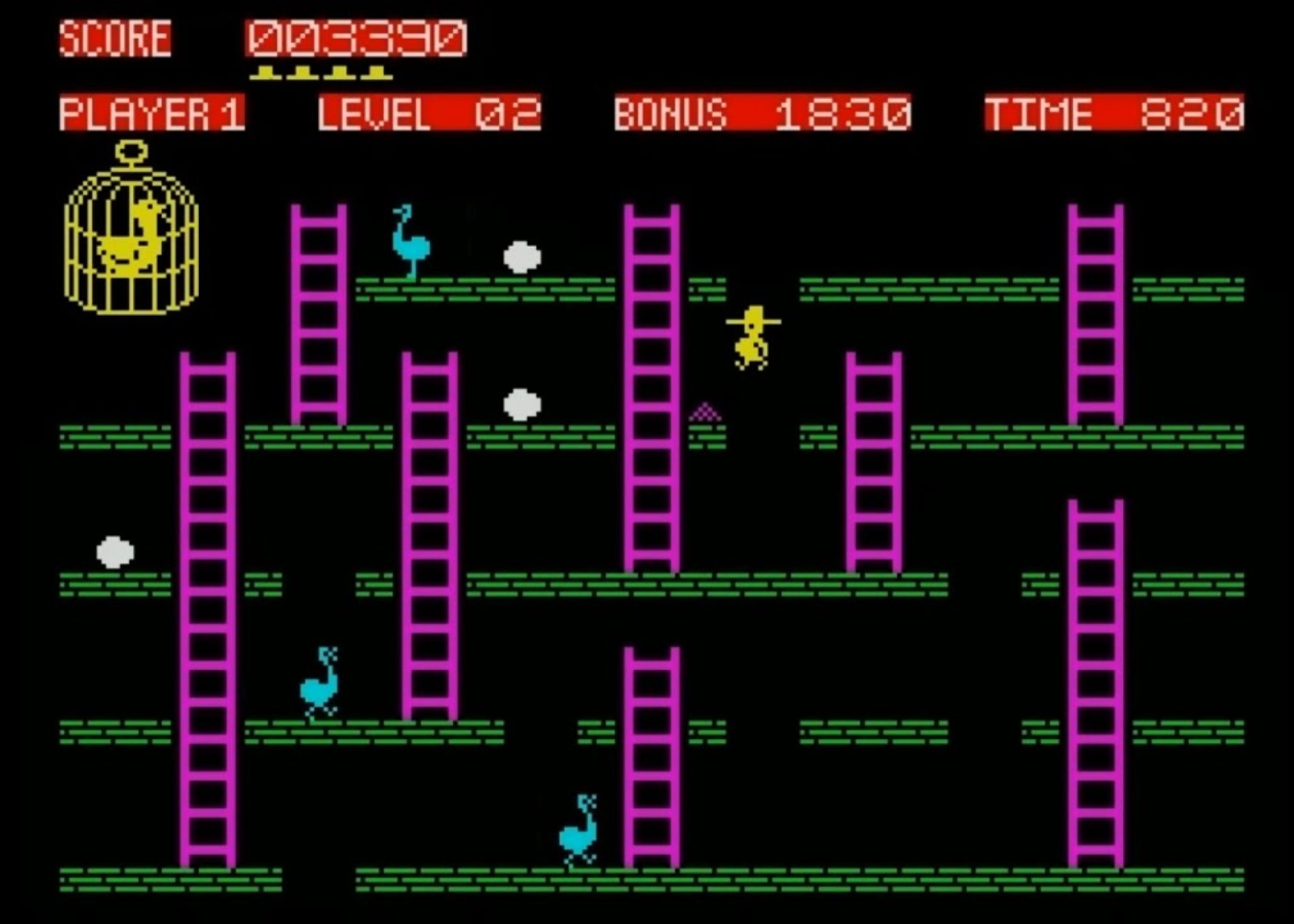
Task: Click the LEVEL 02 indicator
Action: 429,113
